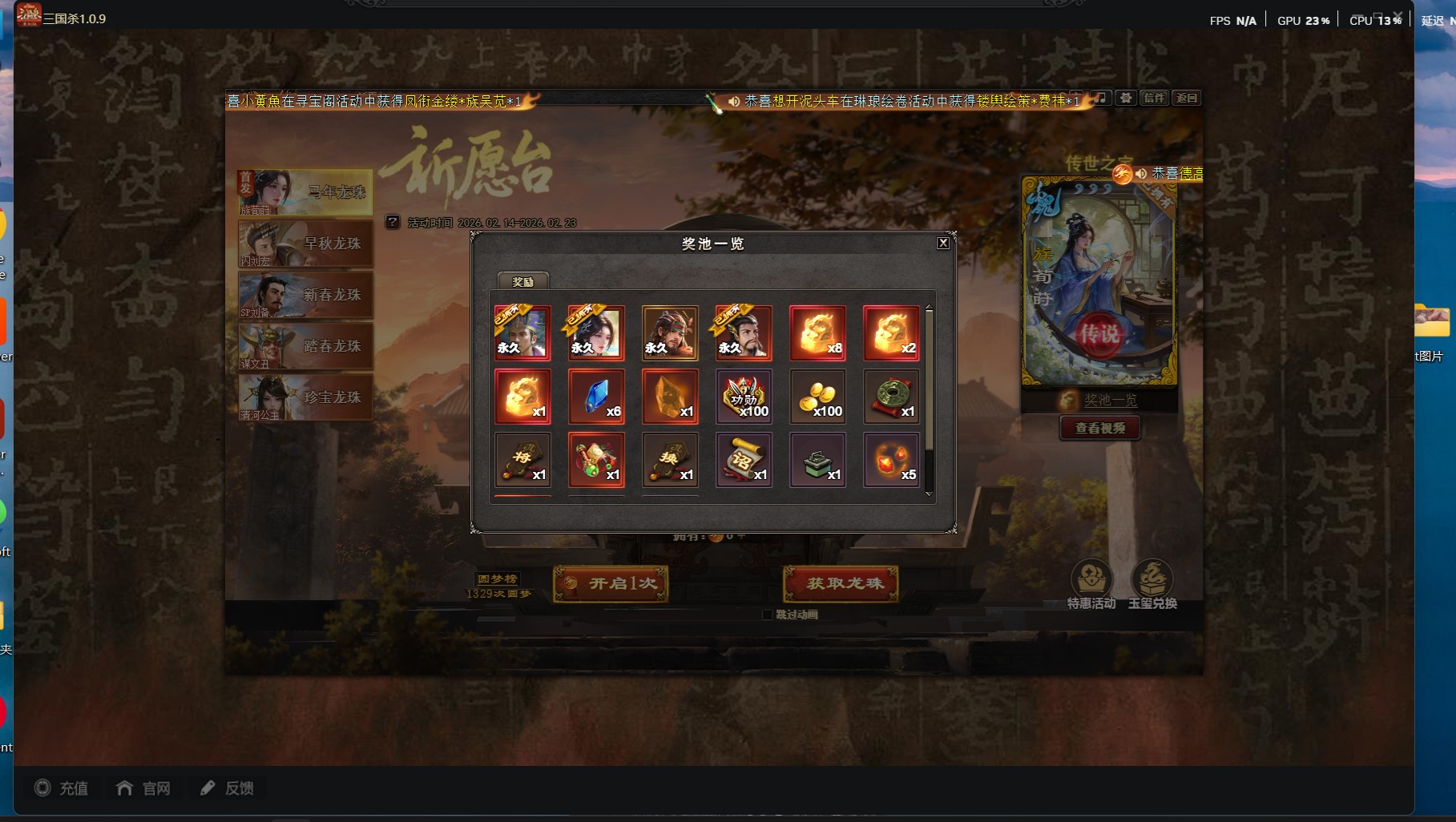
Task: Click the 开启1次 draw button
Action: (x=611, y=583)
